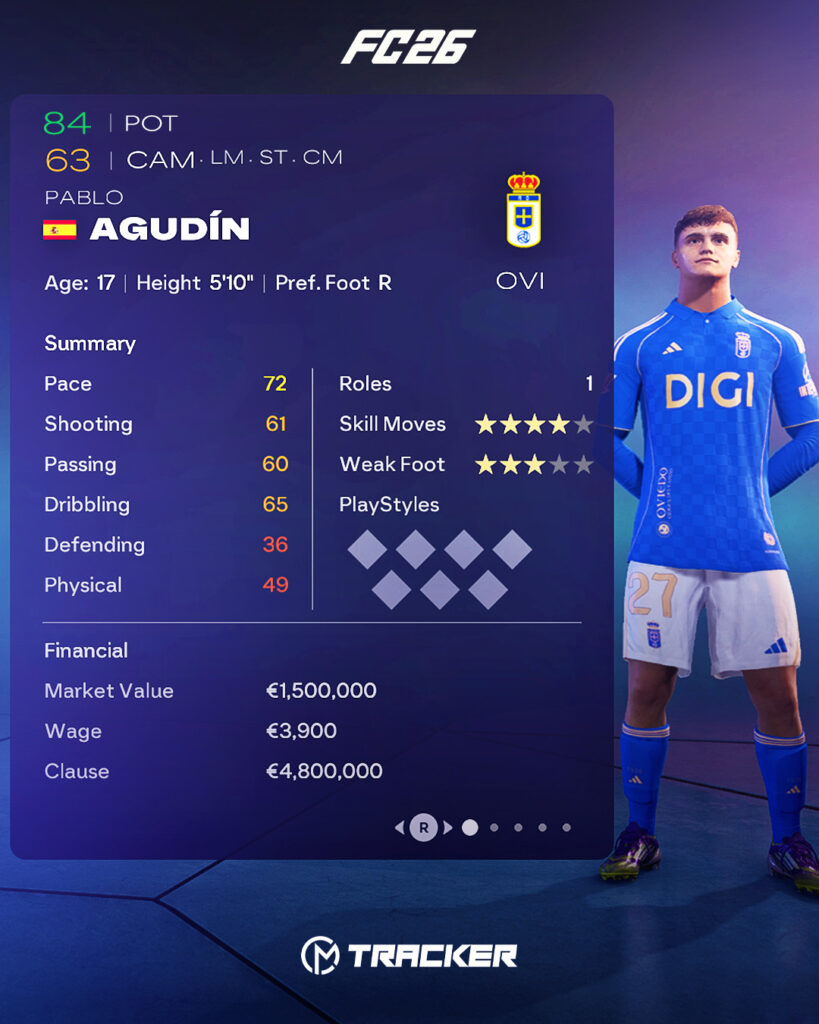Open the MTracker logo link
This screenshot has width=819, height=1024.
409,955
